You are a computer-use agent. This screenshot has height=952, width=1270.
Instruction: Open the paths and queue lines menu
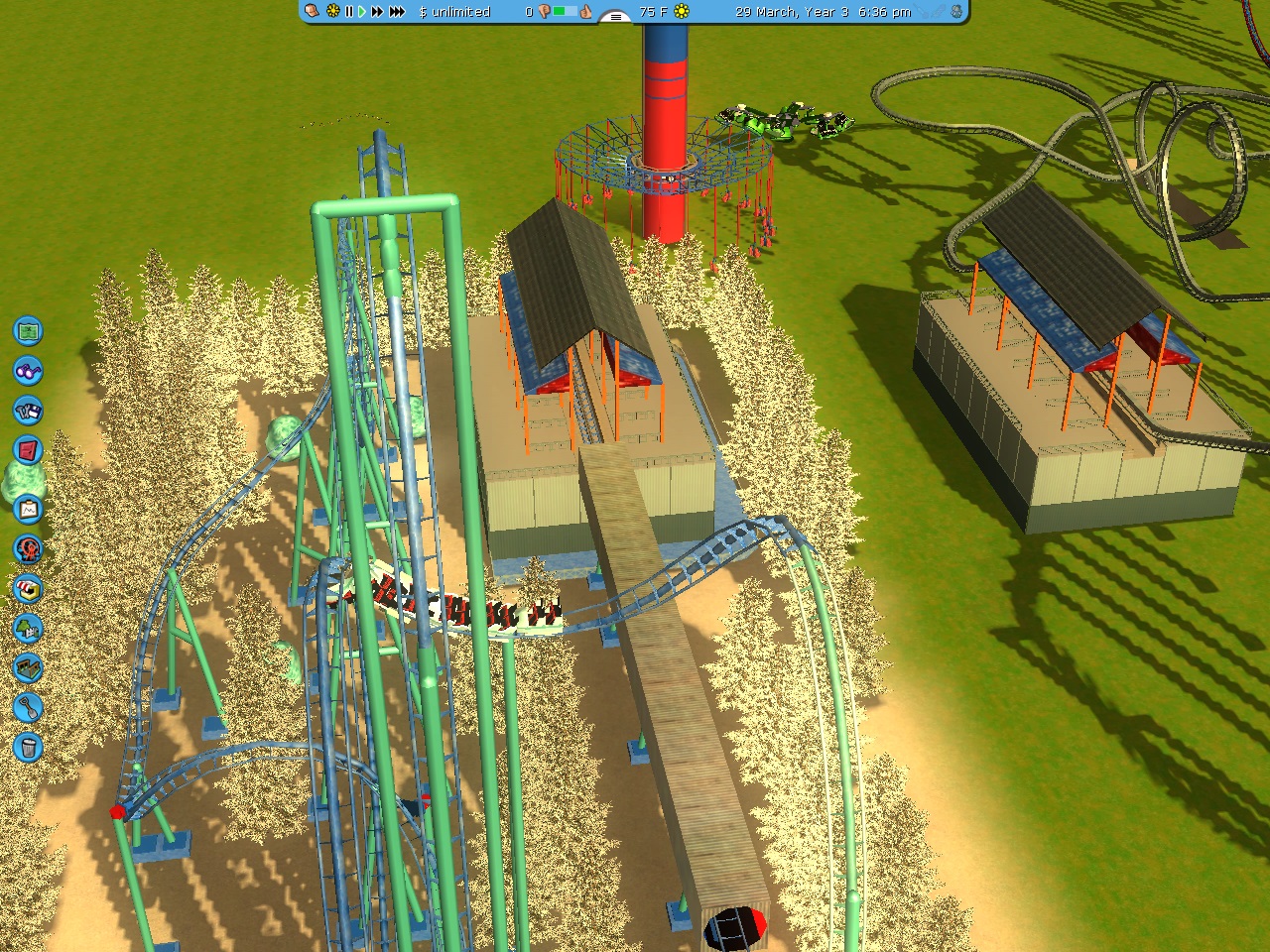pyautogui.click(x=29, y=667)
